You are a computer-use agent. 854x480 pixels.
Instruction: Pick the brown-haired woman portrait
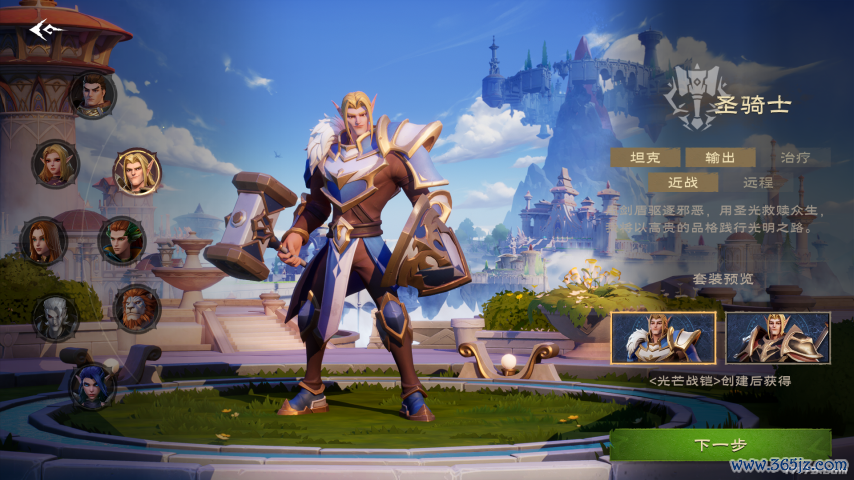(x=44, y=241)
